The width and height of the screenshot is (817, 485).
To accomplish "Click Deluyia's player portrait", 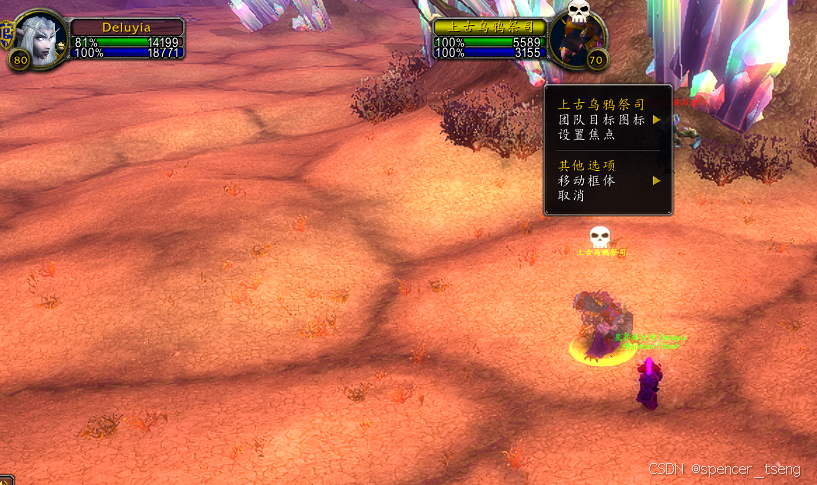I will pyautogui.click(x=41, y=38).
